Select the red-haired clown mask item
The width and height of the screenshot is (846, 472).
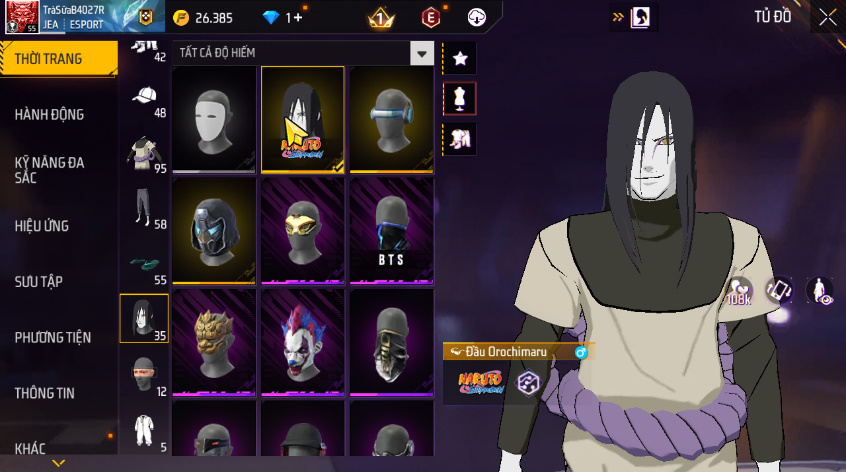[x=303, y=343]
